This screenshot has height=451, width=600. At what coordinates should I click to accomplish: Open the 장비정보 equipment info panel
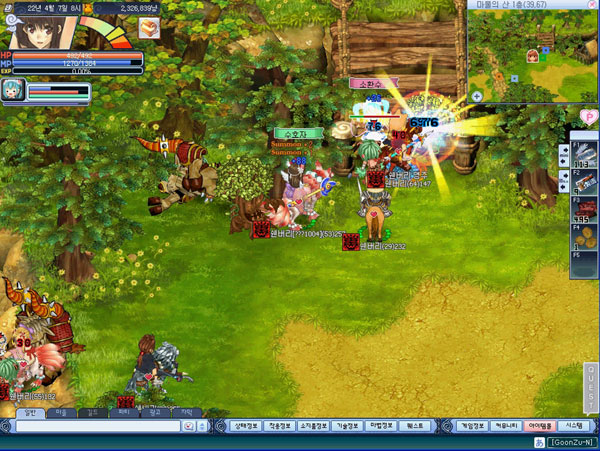278,425
